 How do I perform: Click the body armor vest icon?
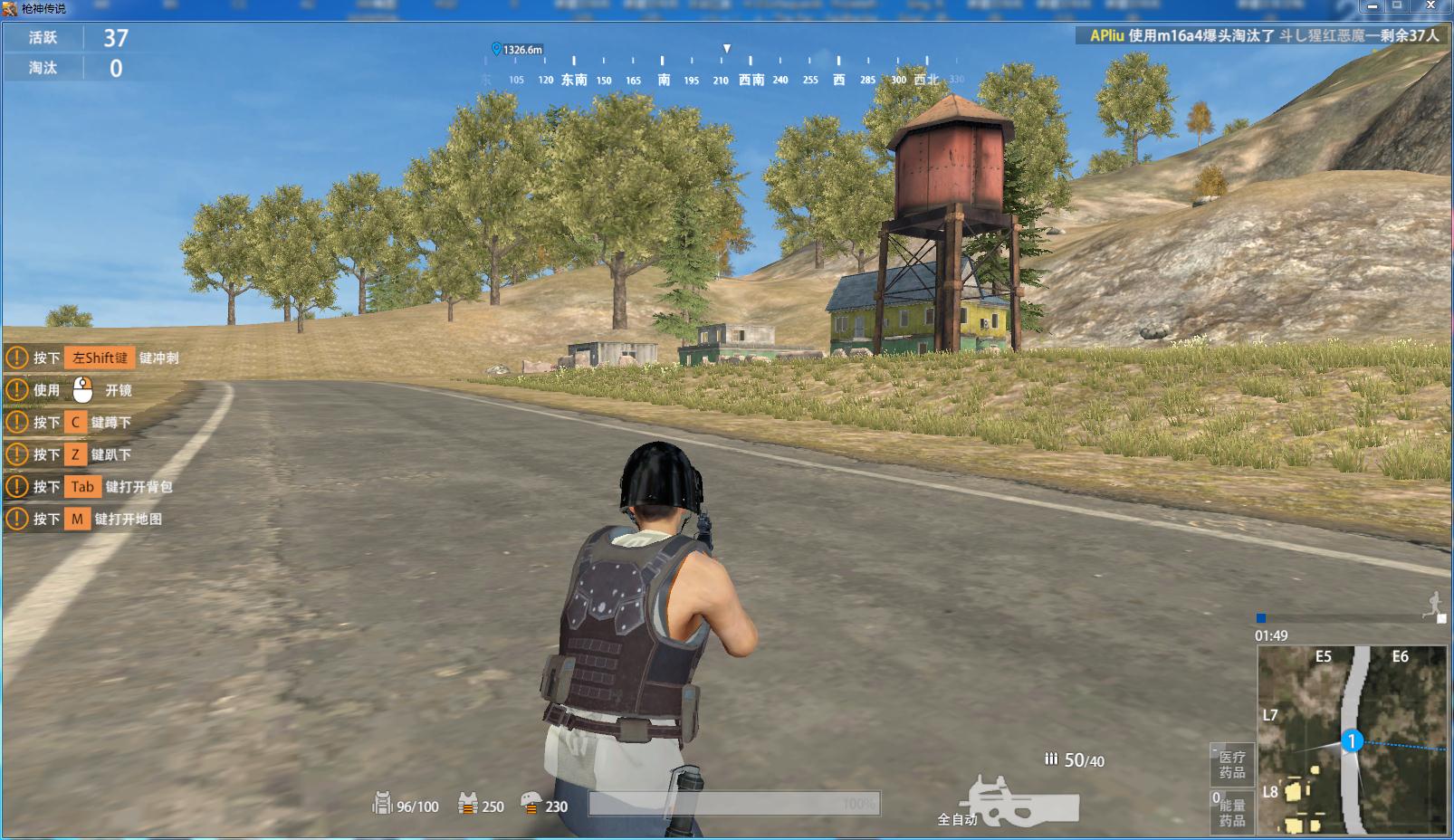[x=468, y=804]
